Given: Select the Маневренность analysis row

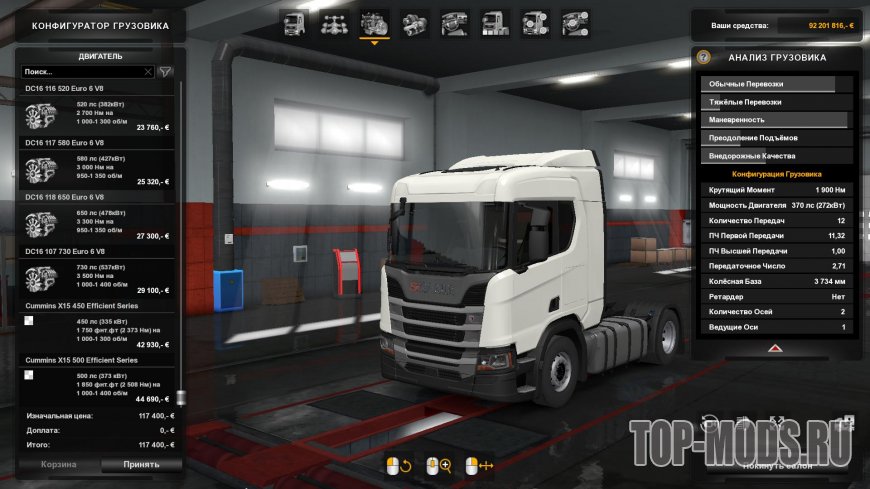Looking at the screenshot, I should [775, 120].
